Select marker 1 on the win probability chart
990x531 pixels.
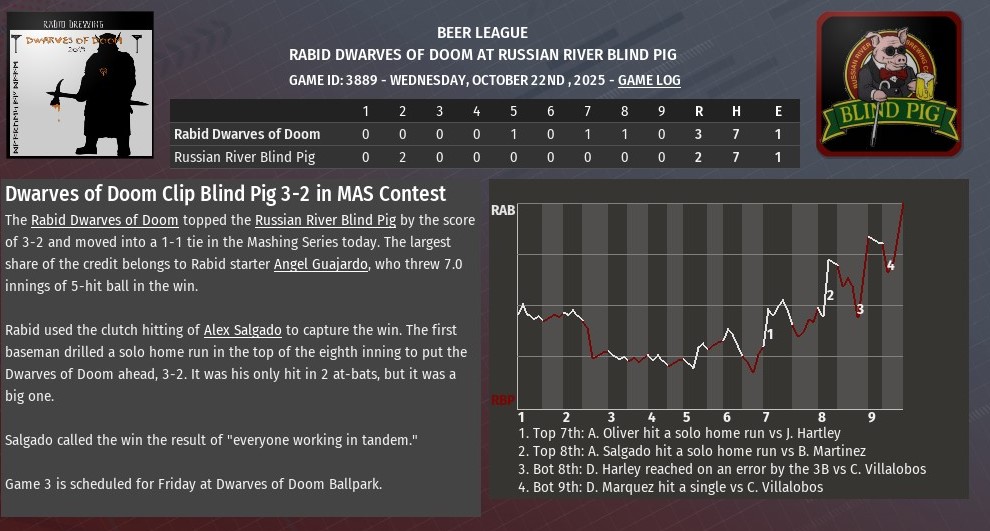click(x=768, y=335)
